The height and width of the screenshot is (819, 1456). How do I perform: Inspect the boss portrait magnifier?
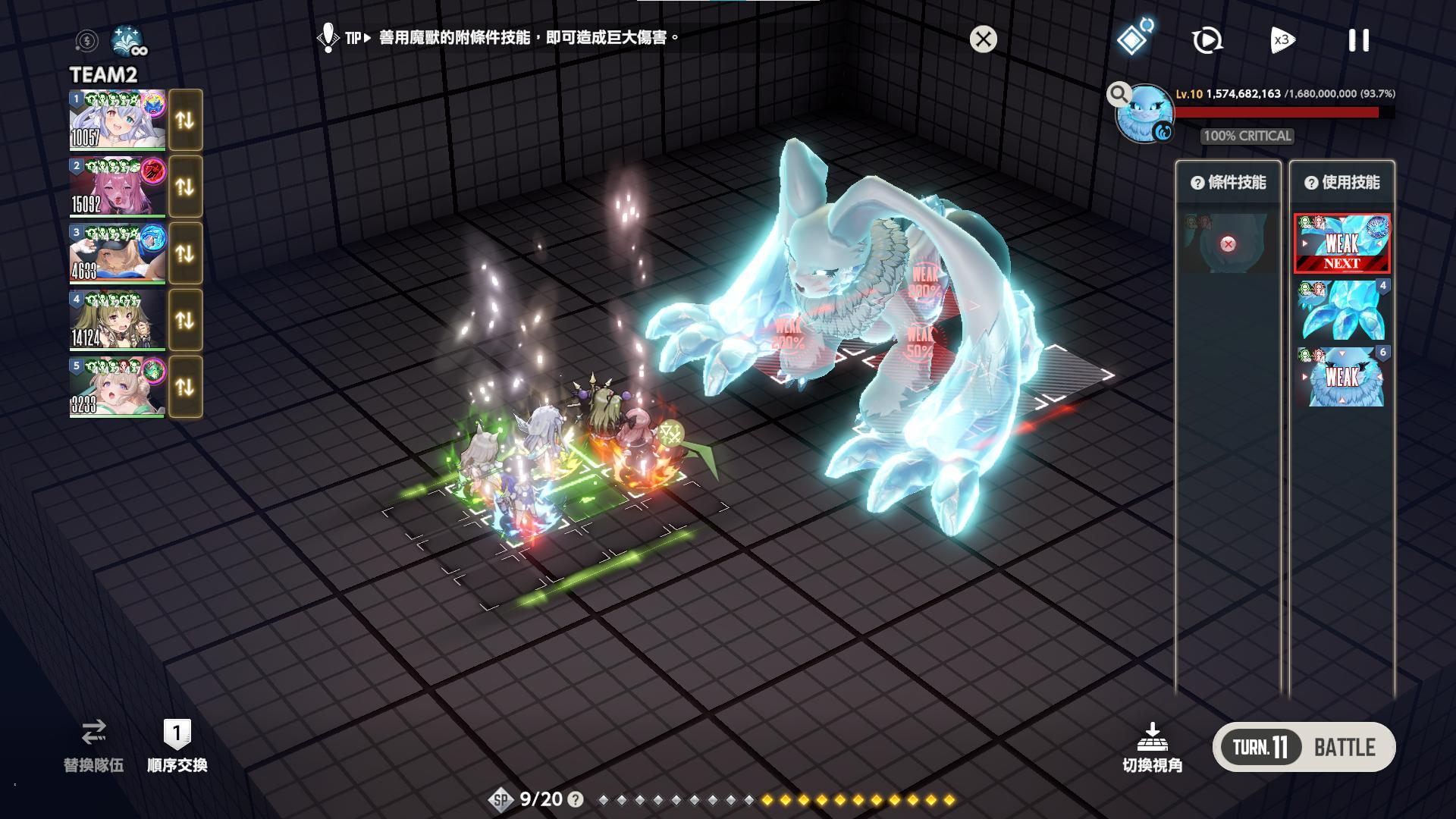(x=1119, y=94)
